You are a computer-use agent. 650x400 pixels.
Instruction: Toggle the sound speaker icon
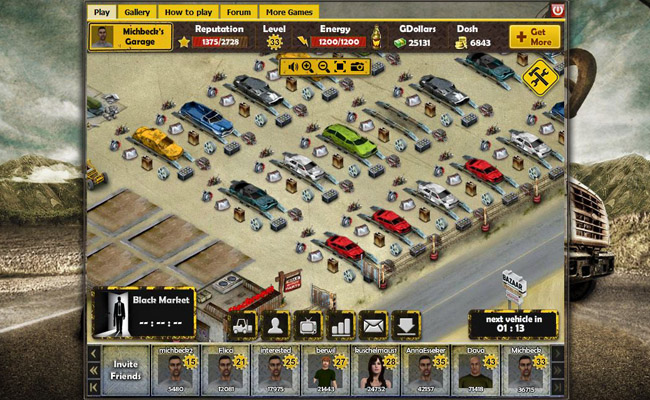click(x=291, y=67)
